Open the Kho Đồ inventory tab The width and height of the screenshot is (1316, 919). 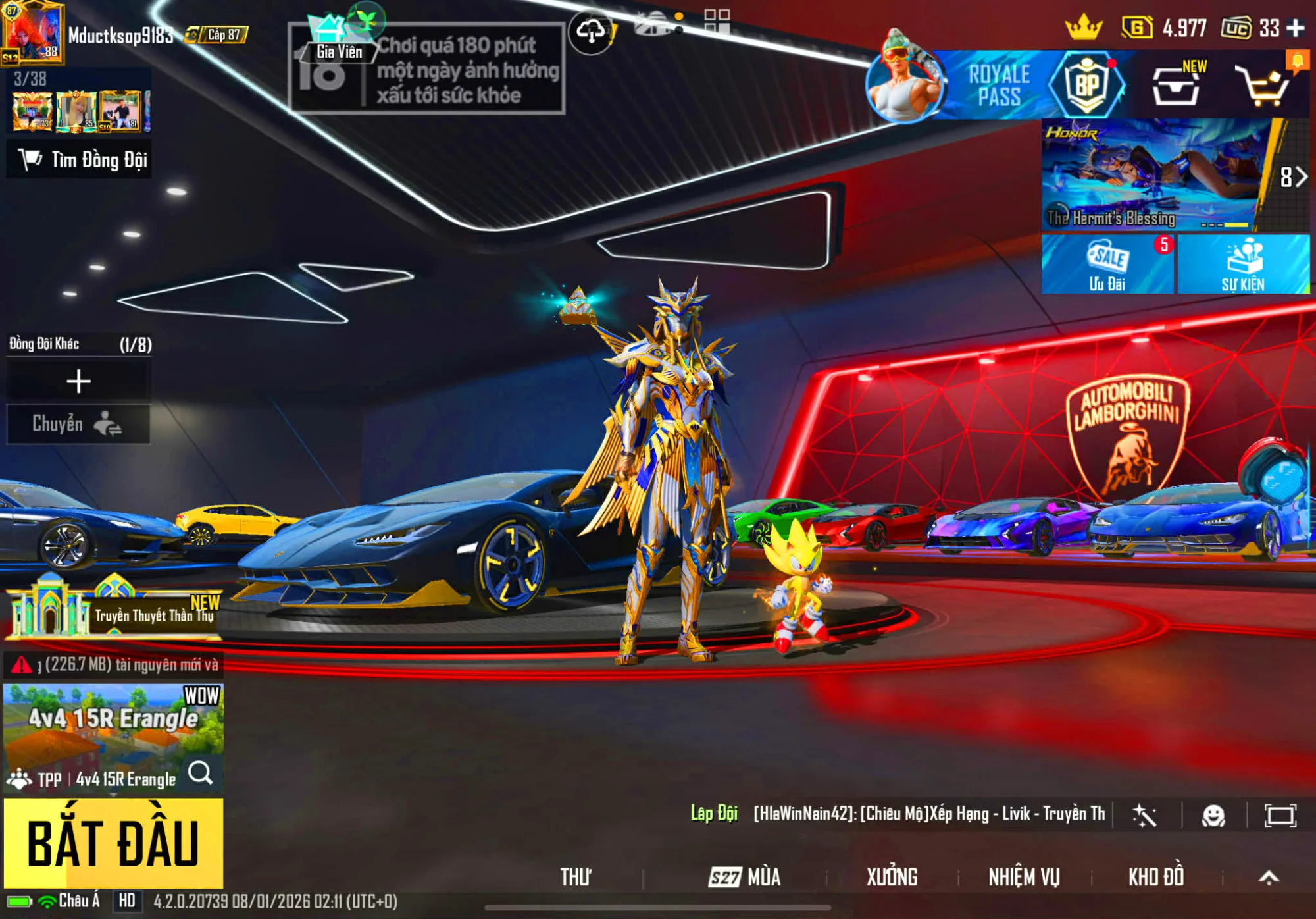pos(1156,877)
